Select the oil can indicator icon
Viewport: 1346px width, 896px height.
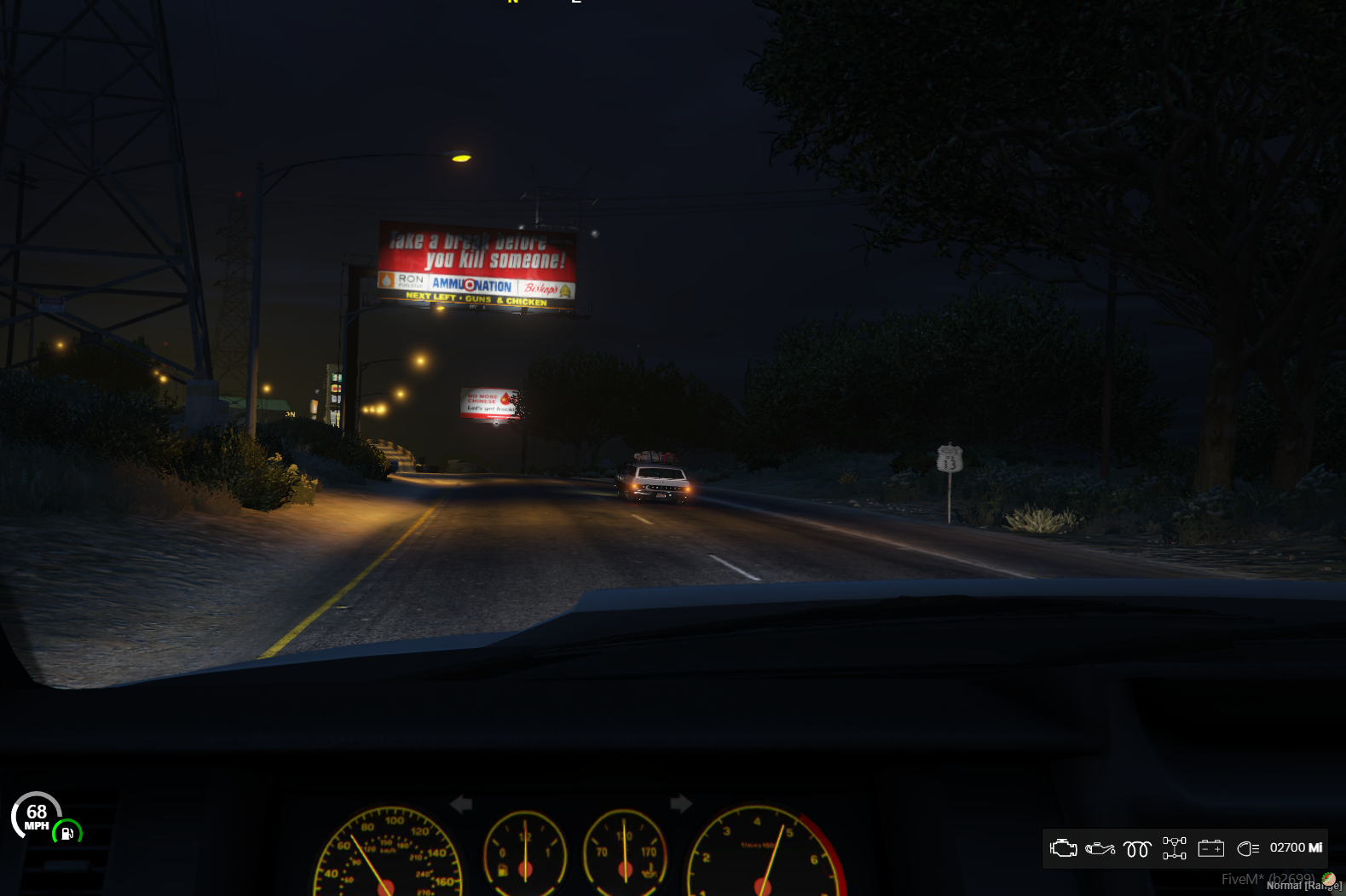1100,848
